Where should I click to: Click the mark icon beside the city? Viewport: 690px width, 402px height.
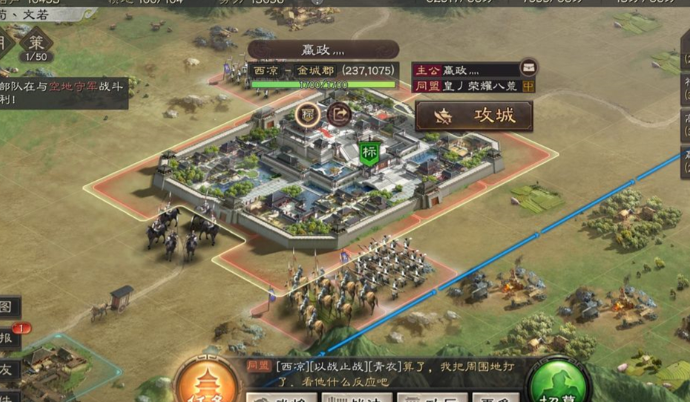coord(308,114)
